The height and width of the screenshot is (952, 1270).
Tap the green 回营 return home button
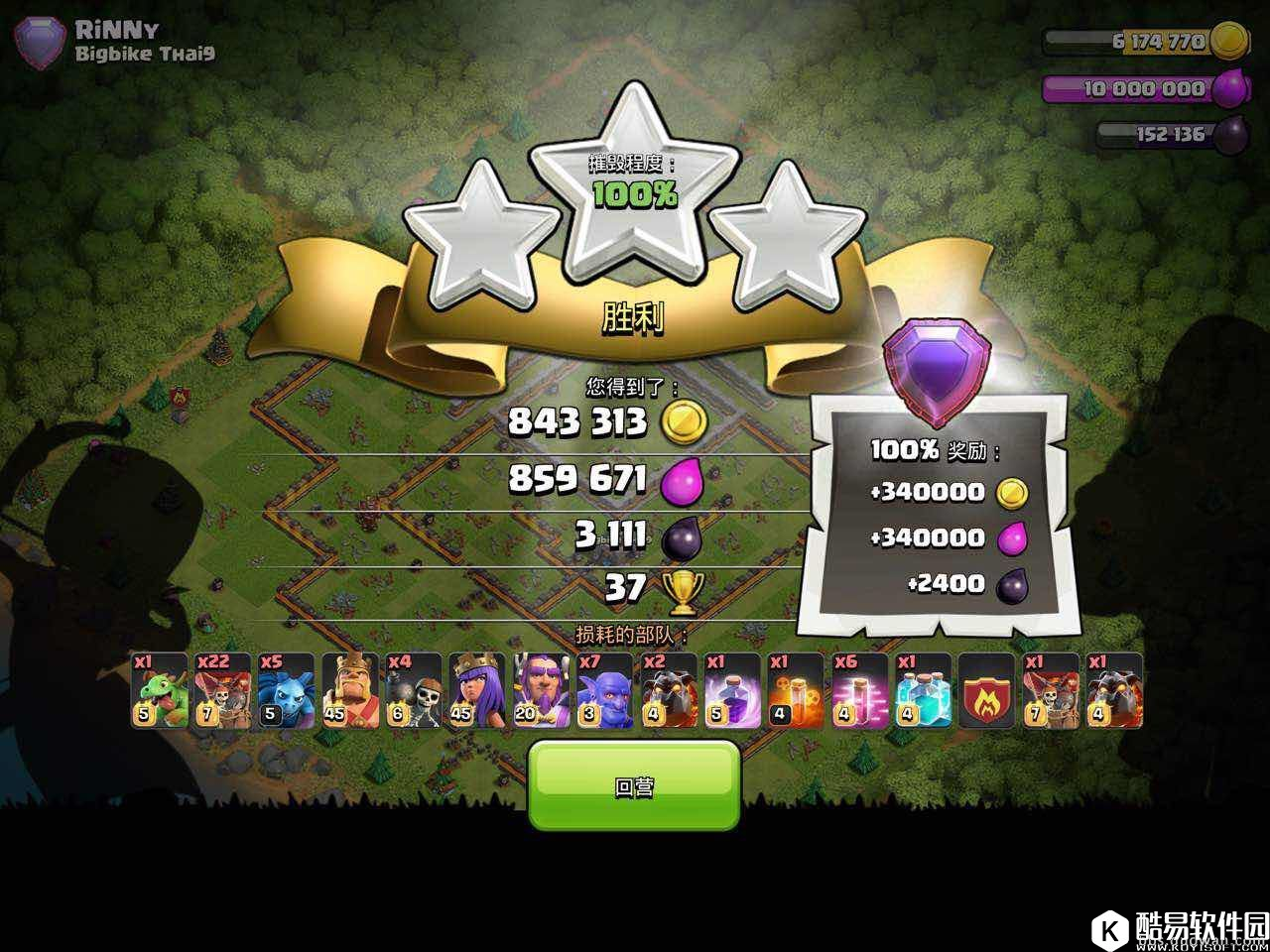coord(634,785)
